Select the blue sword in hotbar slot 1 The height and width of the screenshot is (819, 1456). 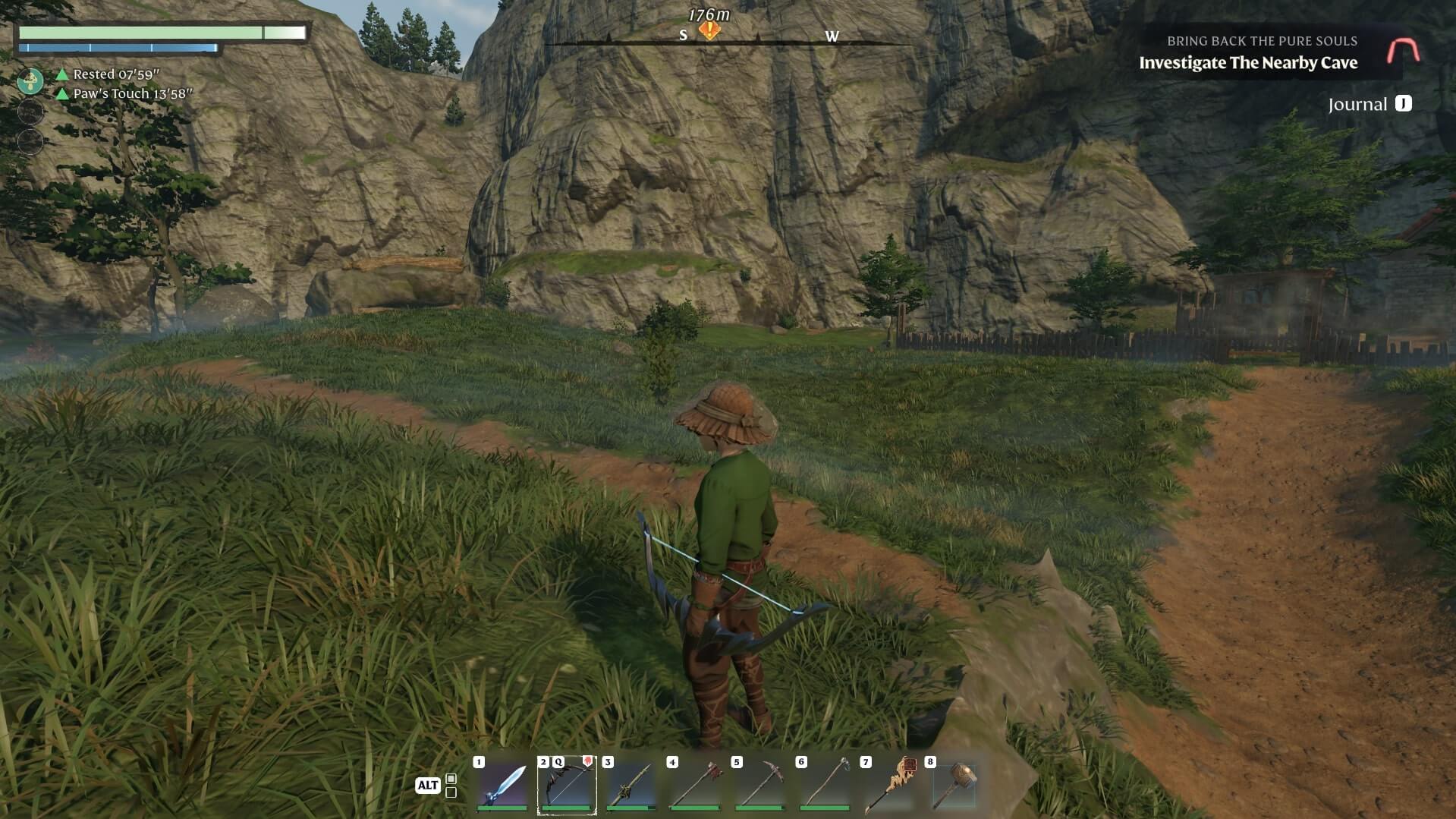point(502,785)
